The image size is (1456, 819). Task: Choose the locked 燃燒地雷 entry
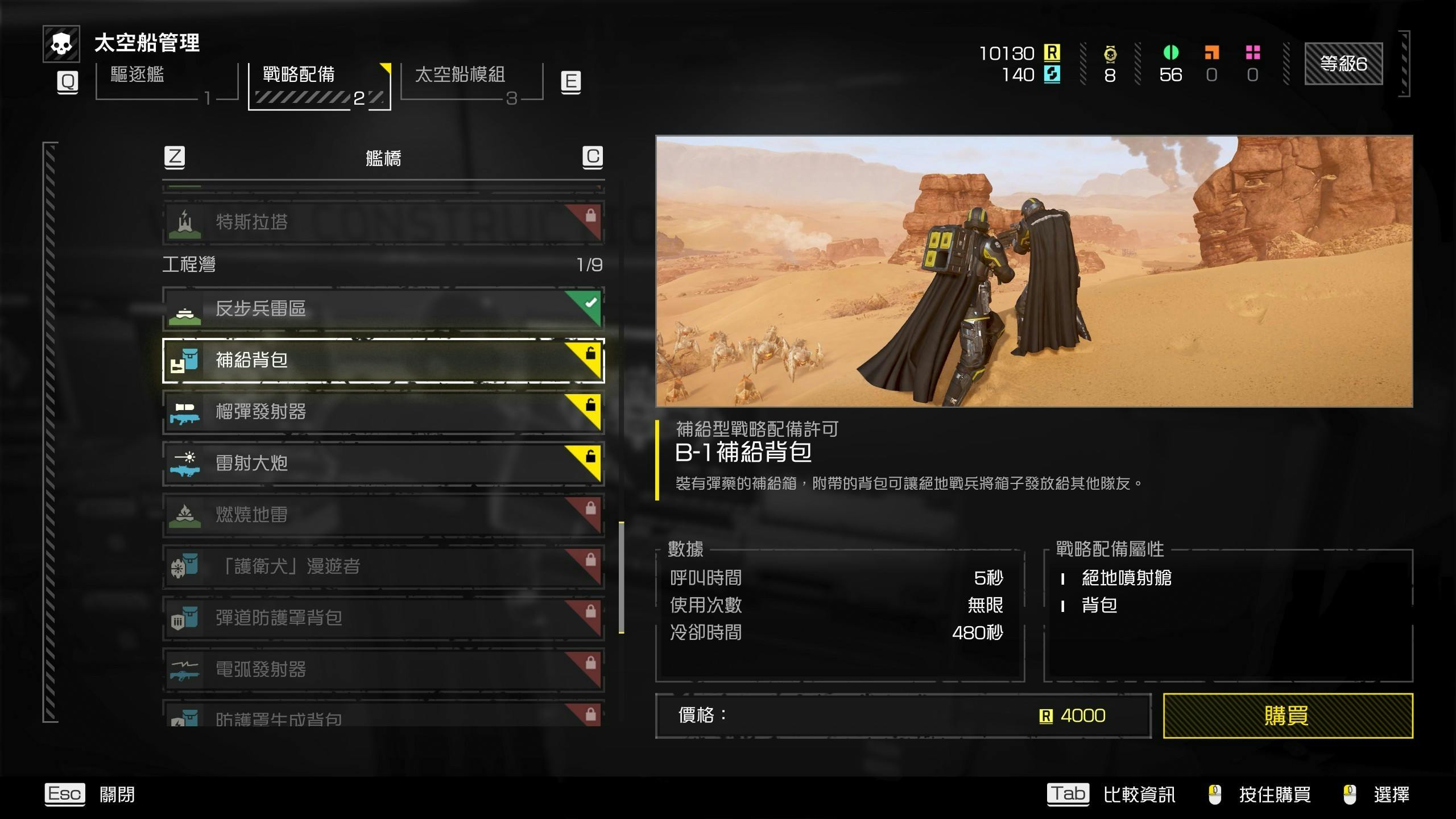click(383, 515)
